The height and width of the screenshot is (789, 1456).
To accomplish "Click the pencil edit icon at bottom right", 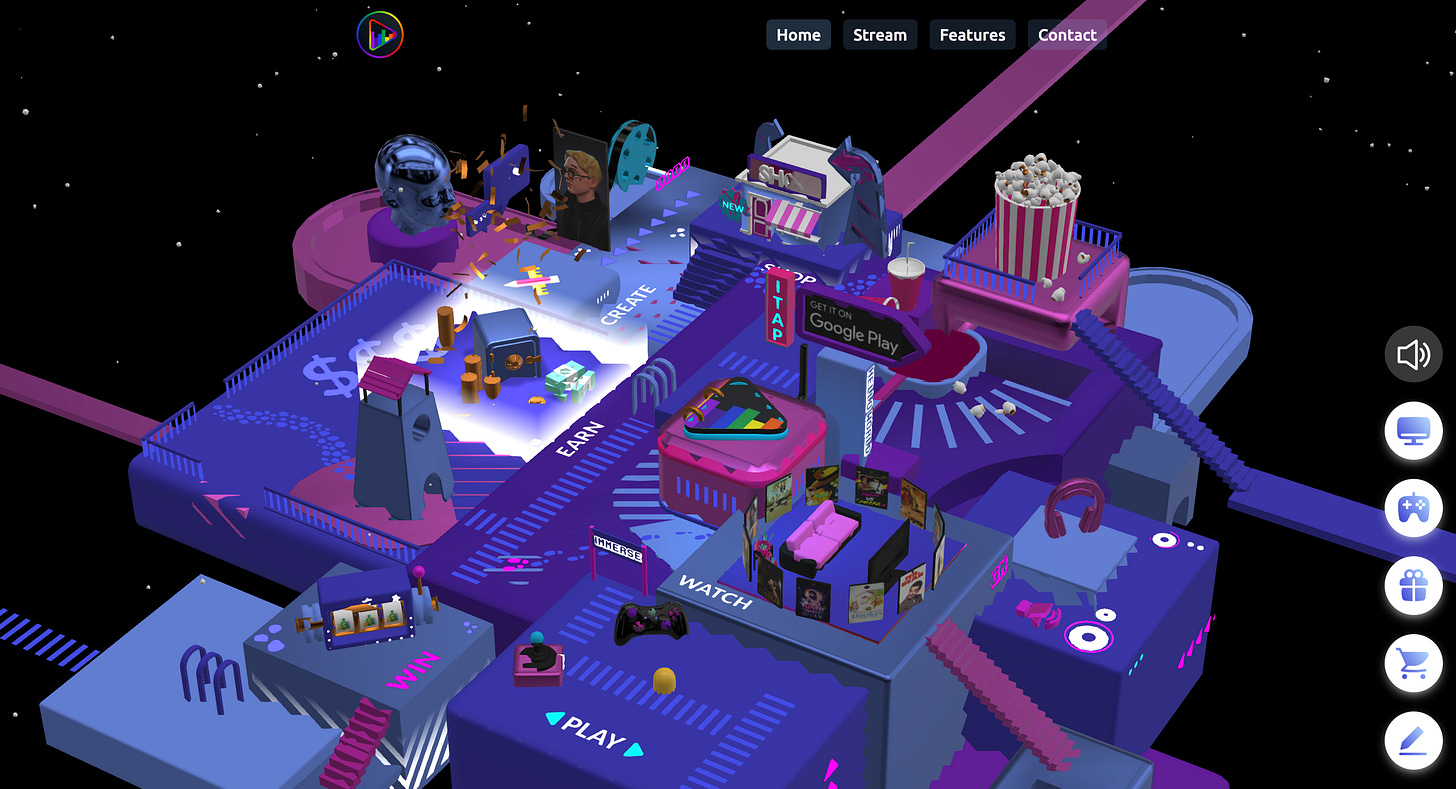I will point(1413,741).
